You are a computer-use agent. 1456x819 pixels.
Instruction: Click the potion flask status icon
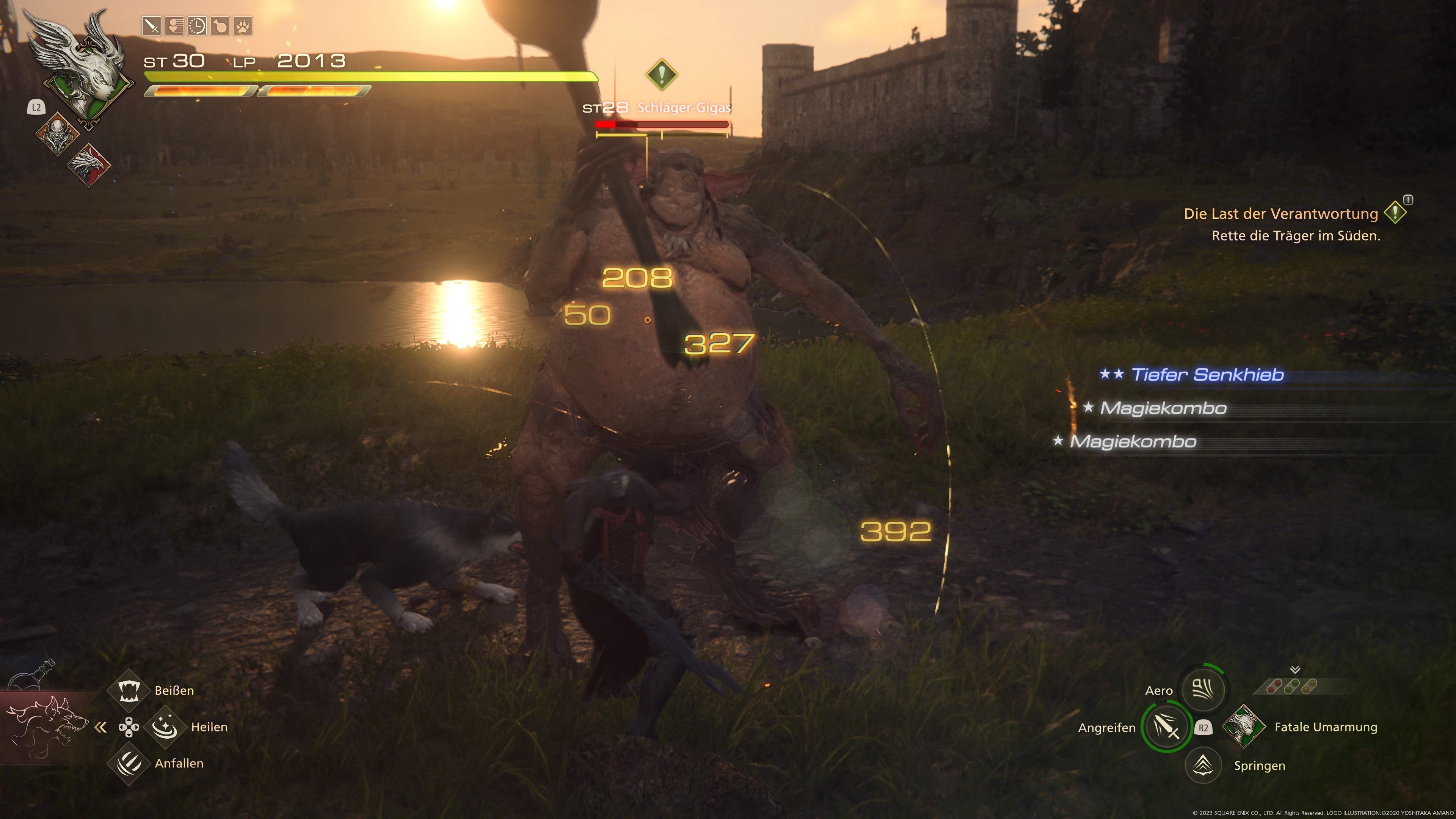(x=219, y=26)
